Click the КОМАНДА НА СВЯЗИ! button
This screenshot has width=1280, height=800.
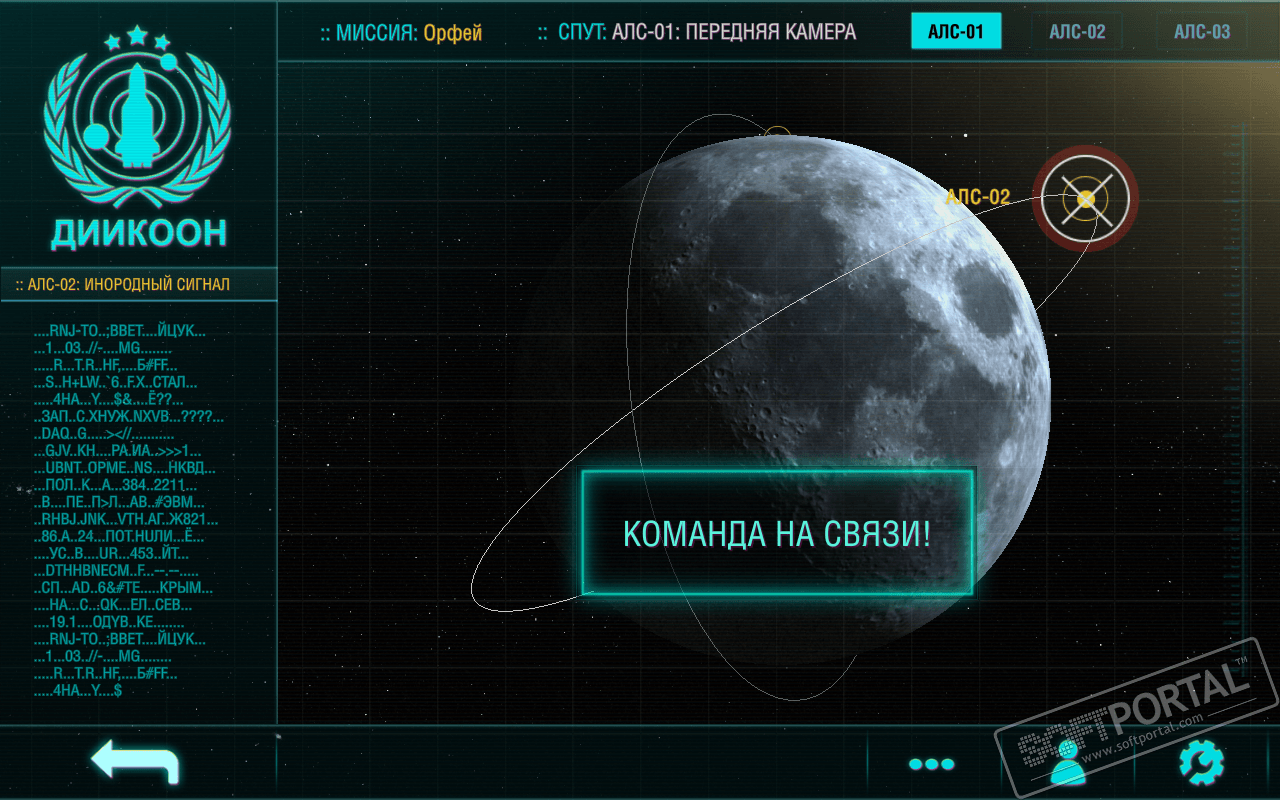tap(777, 533)
